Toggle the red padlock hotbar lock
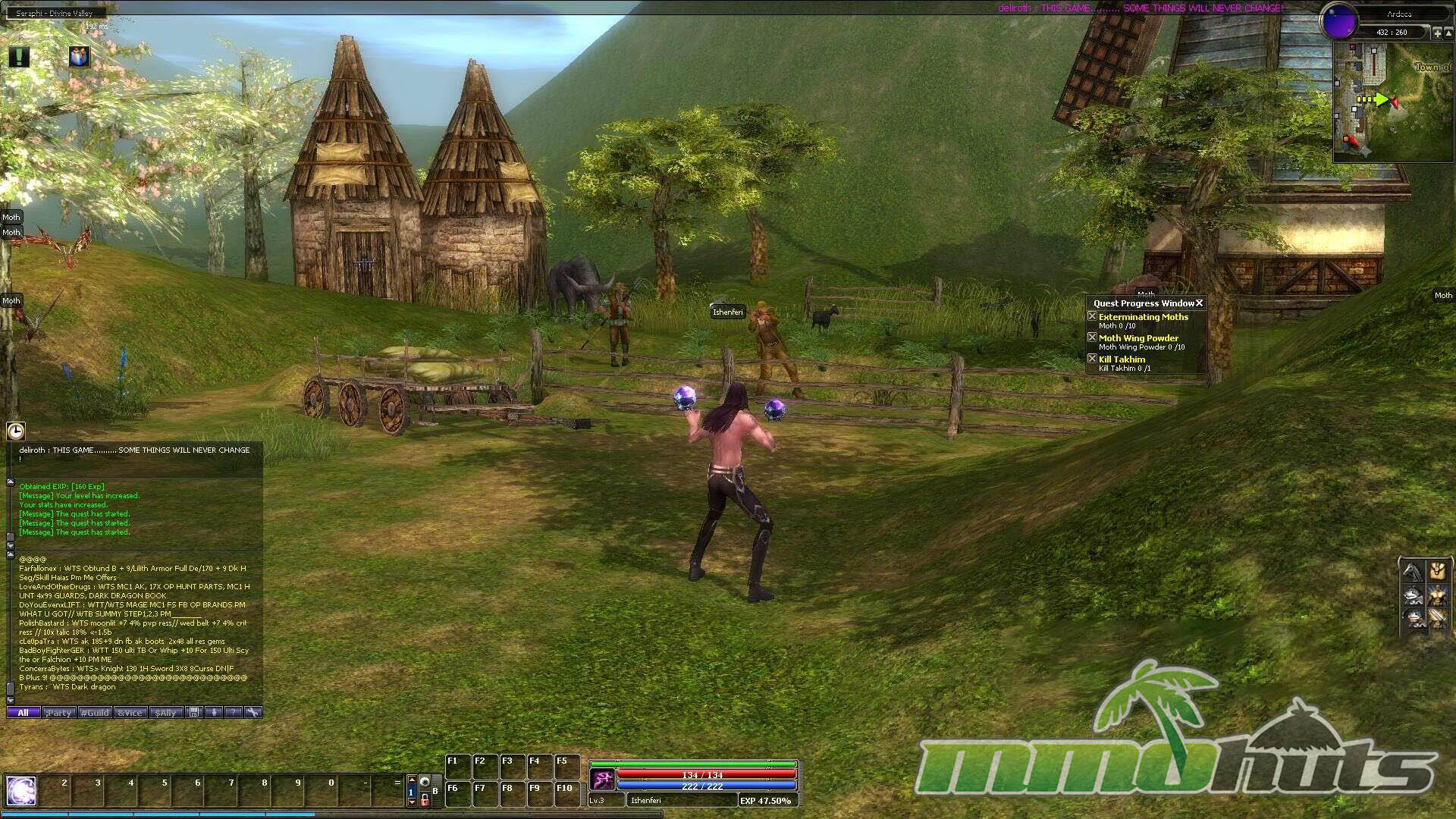The image size is (1456, 819). click(x=425, y=801)
